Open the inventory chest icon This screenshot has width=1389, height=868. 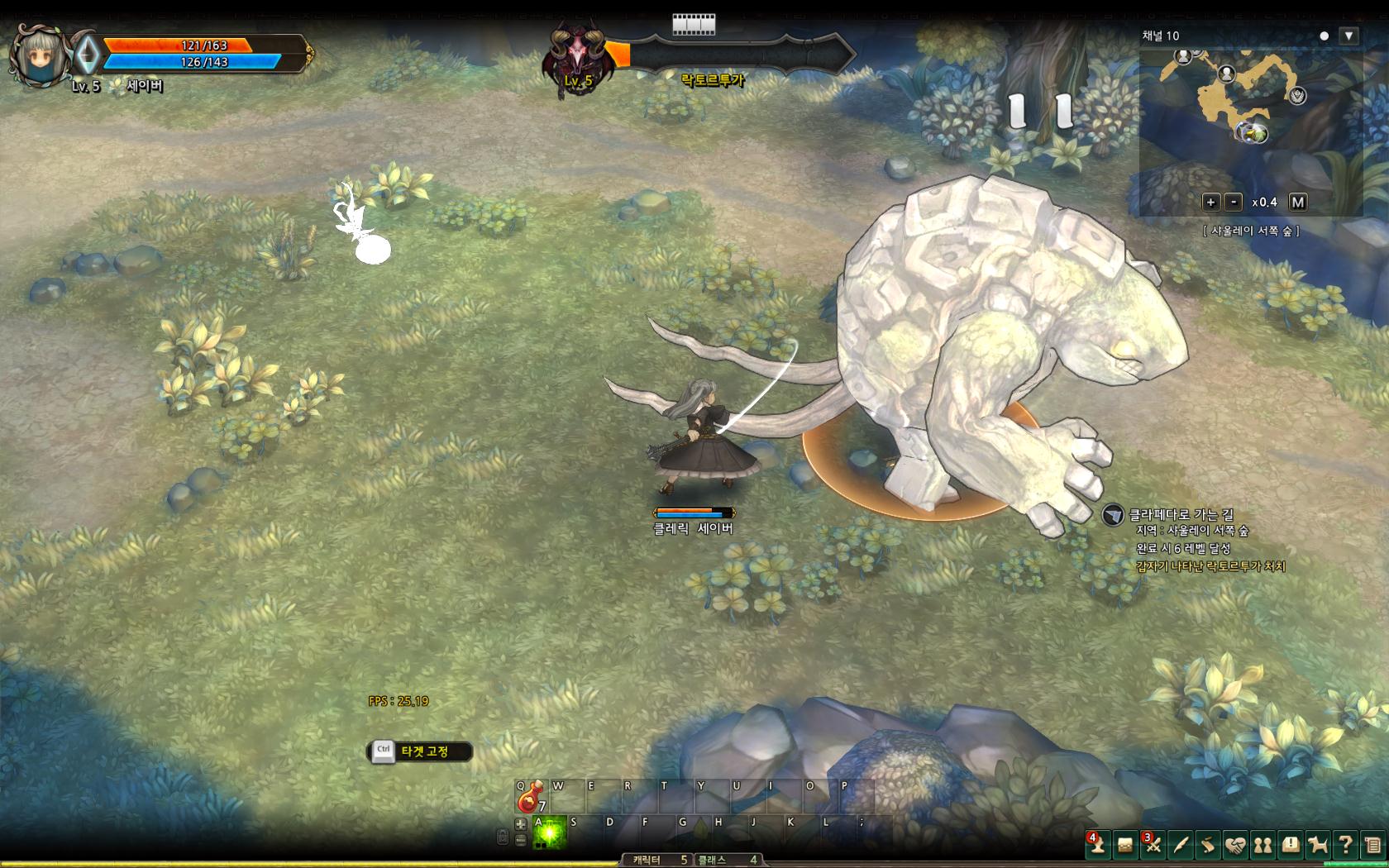1125,844
